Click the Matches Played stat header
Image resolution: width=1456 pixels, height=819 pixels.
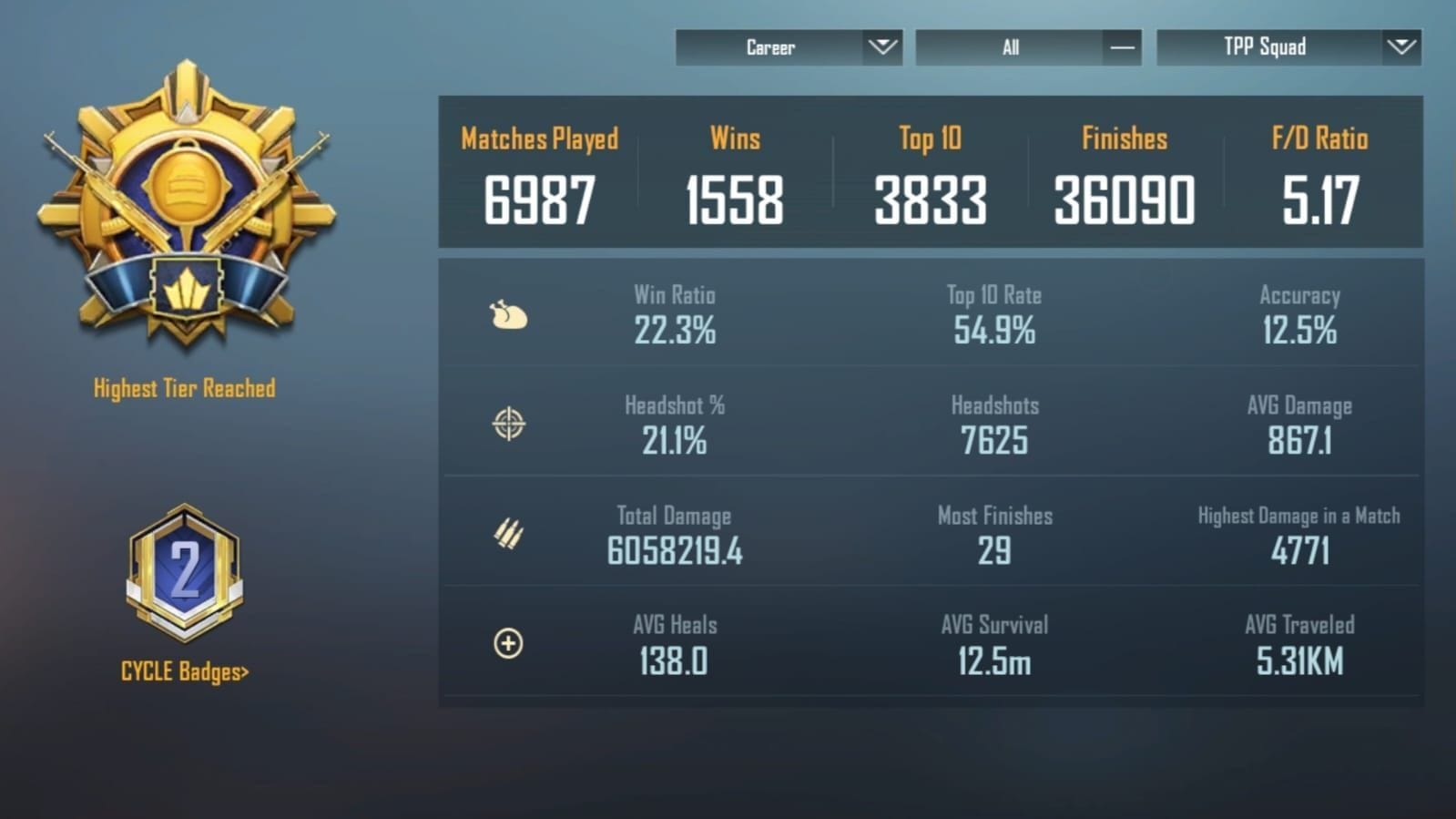point(539,138)
